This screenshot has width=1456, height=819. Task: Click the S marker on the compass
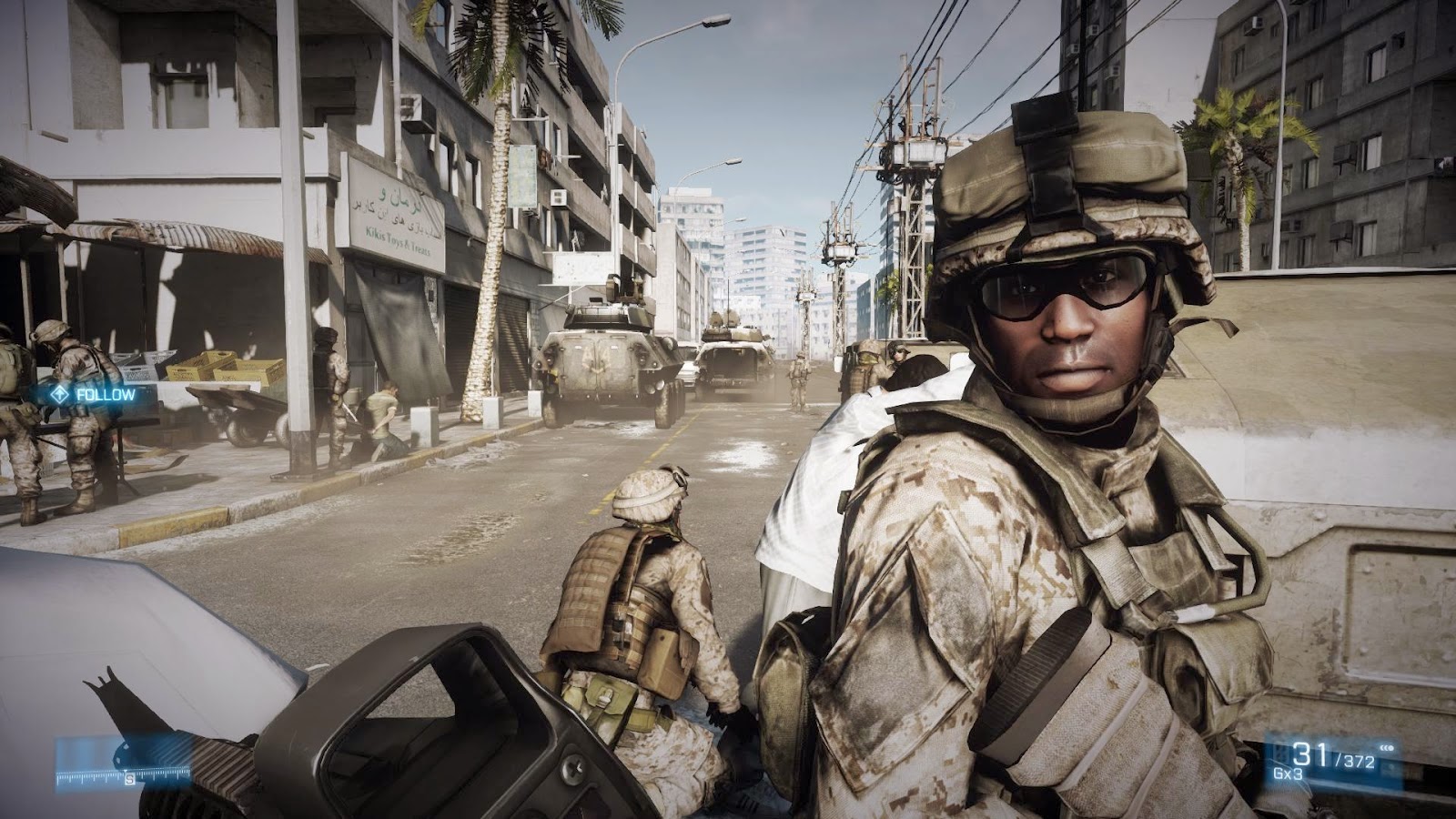pyautogui.click(x=129, y=778)
